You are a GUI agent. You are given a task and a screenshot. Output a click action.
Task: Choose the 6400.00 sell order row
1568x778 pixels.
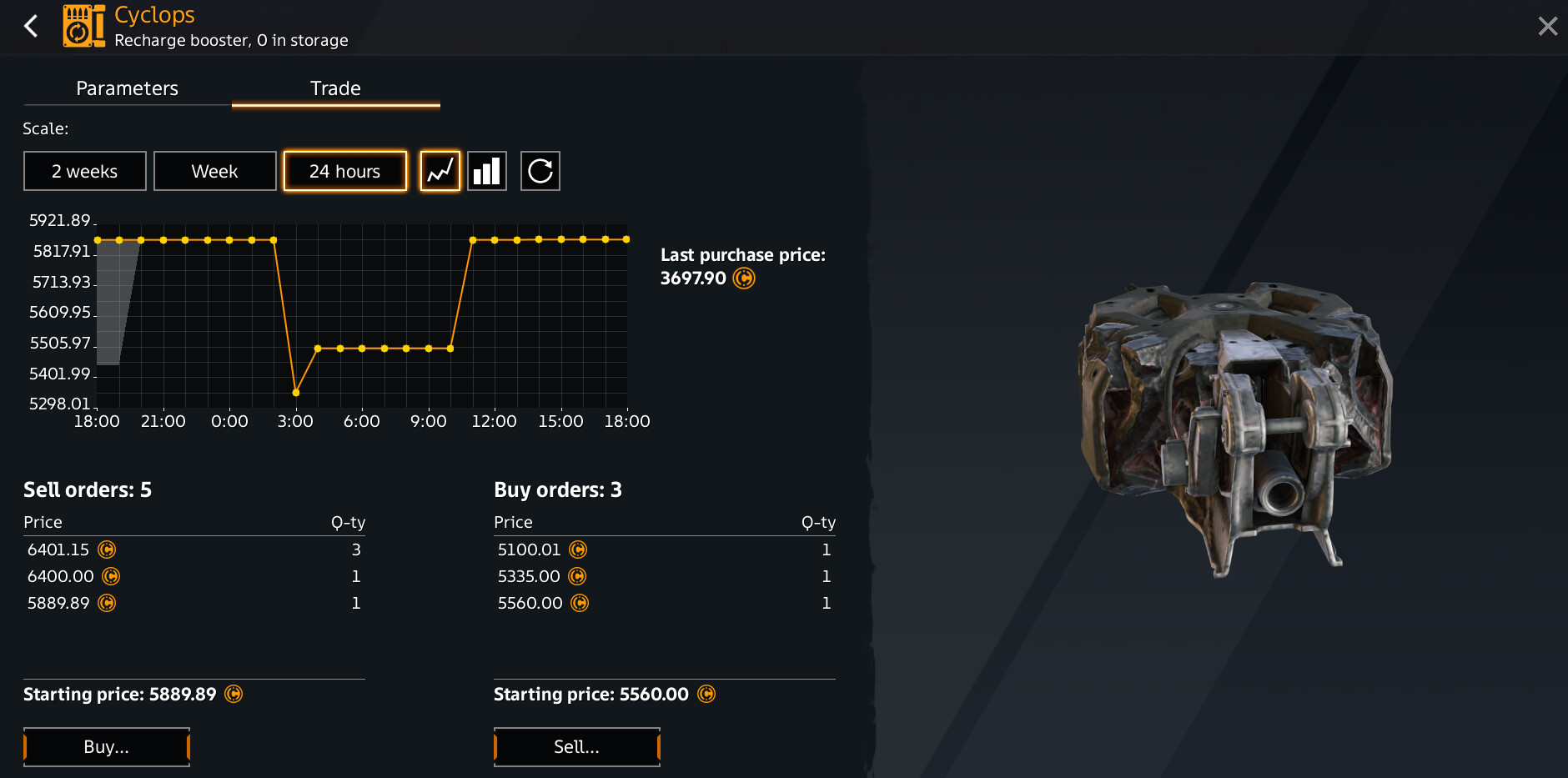[x=193, y=576]
